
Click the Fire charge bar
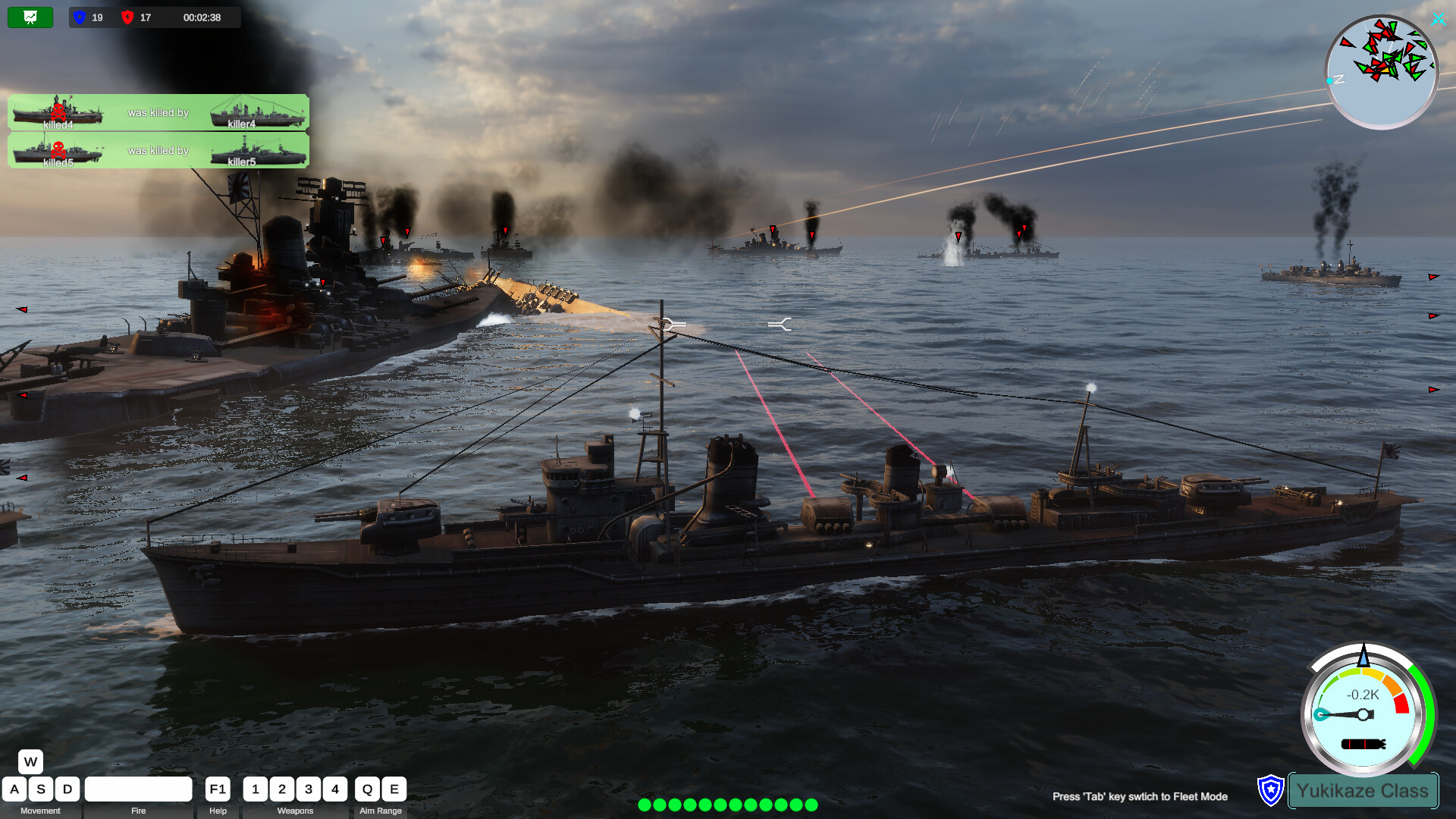(139, 789)
